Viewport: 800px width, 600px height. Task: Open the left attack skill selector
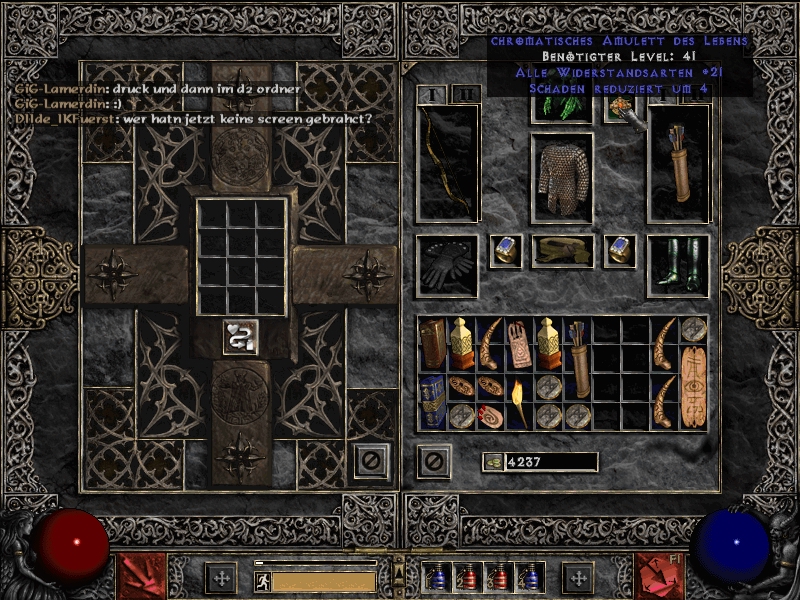(141, 577)
